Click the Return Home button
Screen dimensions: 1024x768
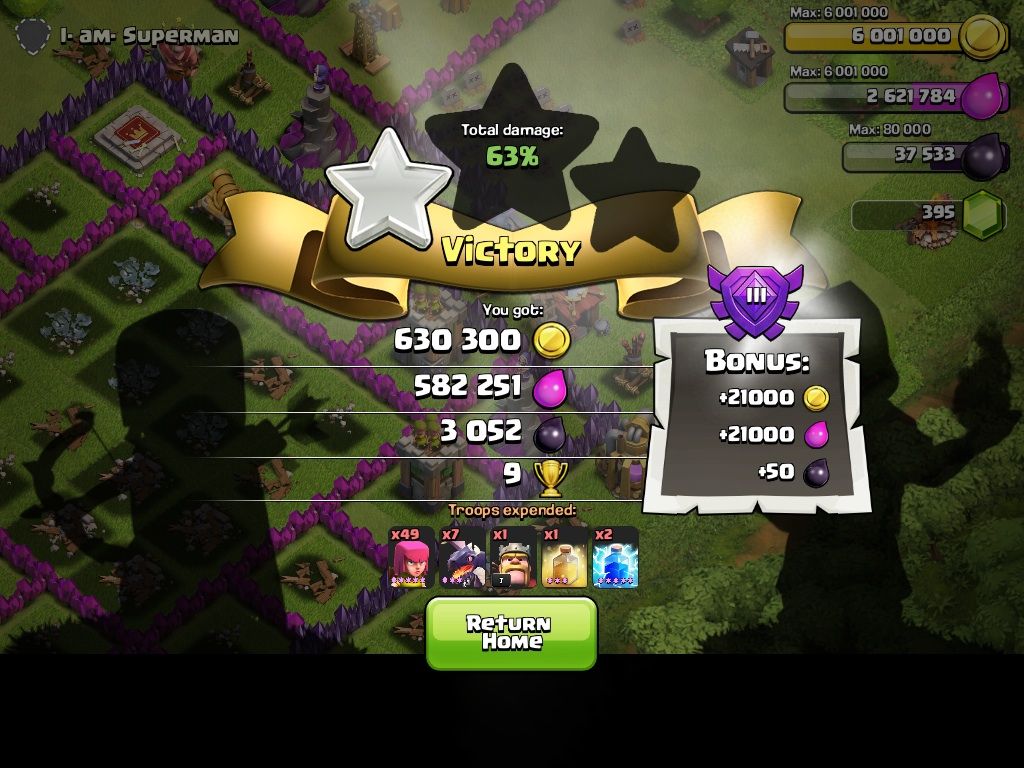point(511,632)
